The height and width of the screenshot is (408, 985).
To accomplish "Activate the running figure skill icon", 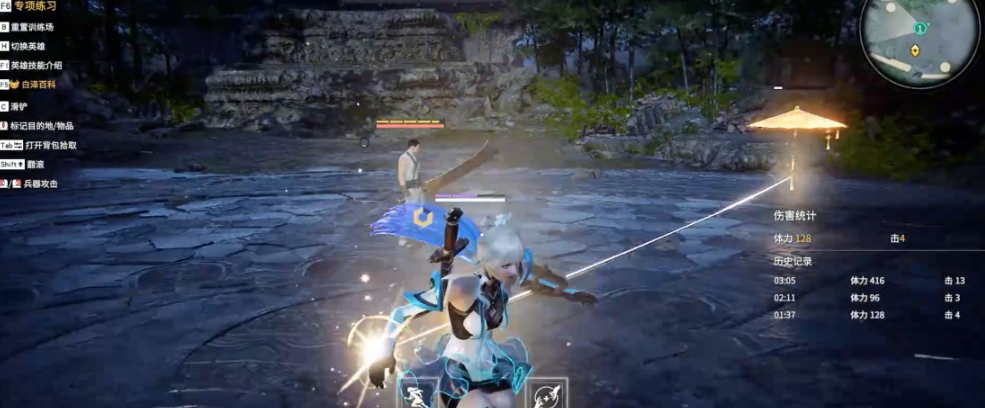I will click(419, 393).
